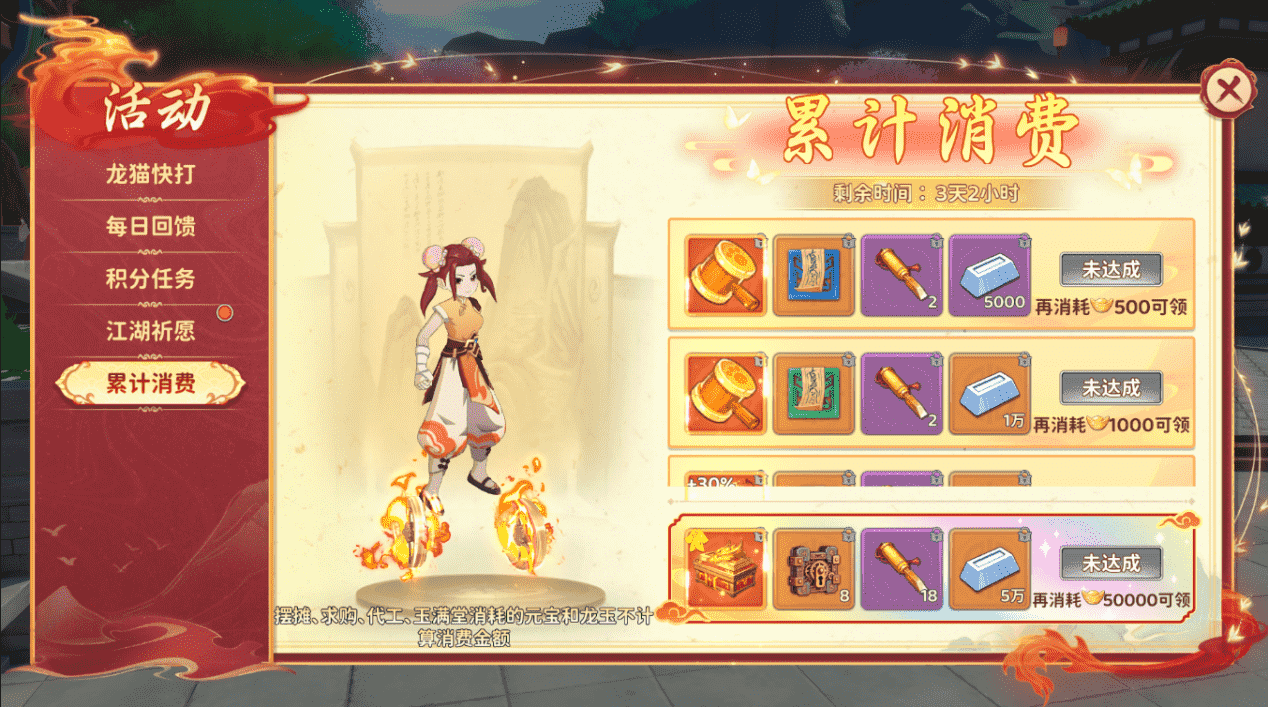View the brush reward with quantity 18
Image resolution: width=1268 pixels, height=707 pixels.
(901, 569)
